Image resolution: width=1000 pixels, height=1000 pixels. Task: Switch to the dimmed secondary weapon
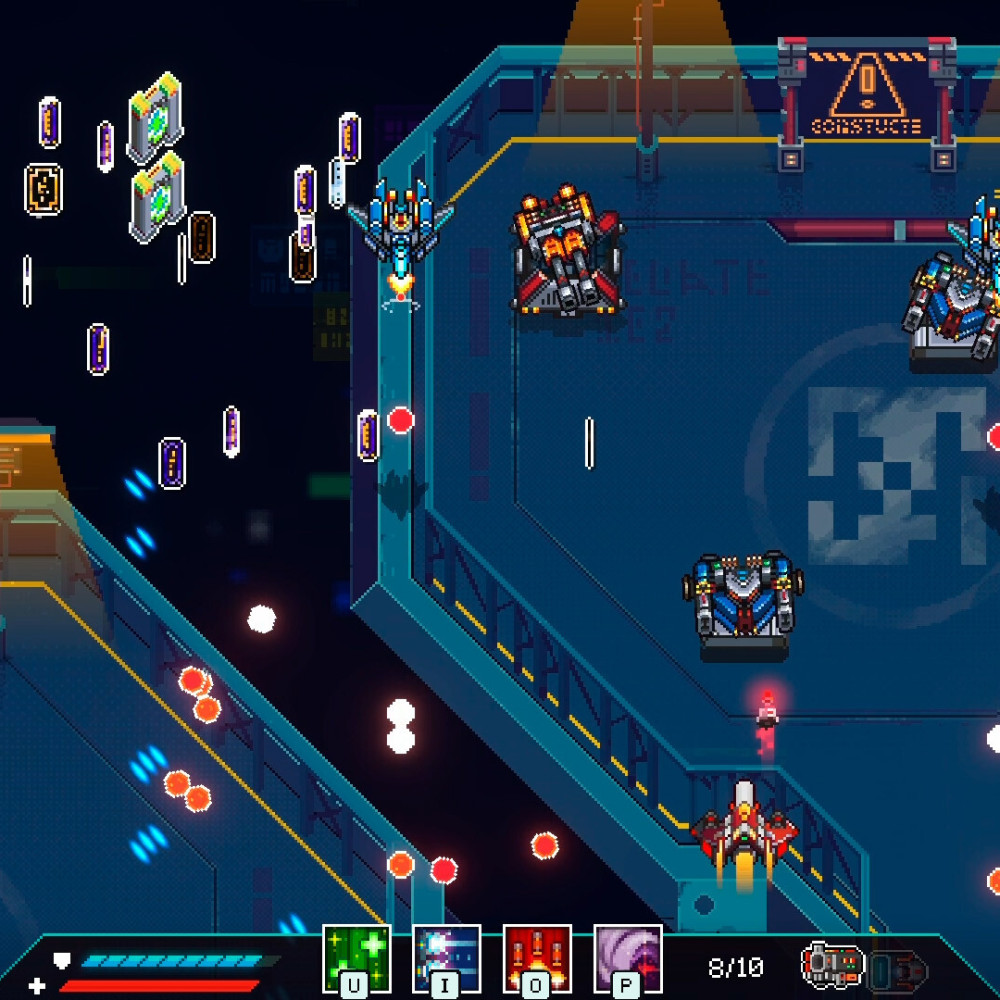(x=898, y=969)
